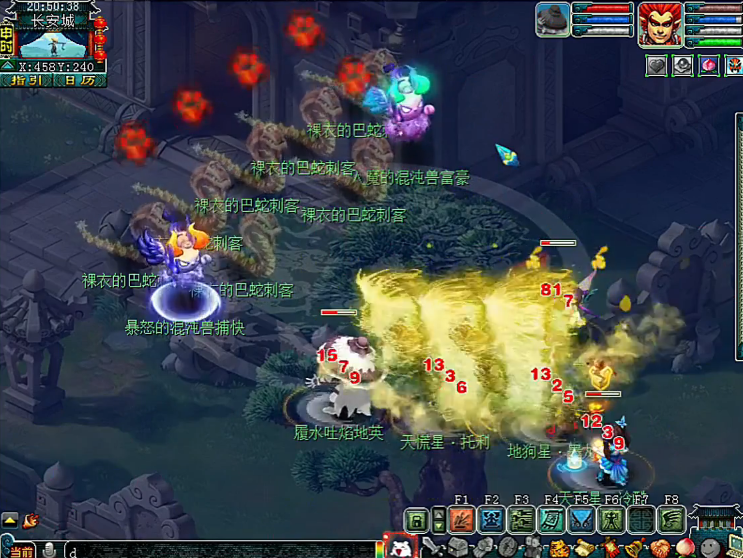Viewport: 743px width, 558px height.
Task: Collapse the minimap with the triangle arrow
Action: (8, 67)
